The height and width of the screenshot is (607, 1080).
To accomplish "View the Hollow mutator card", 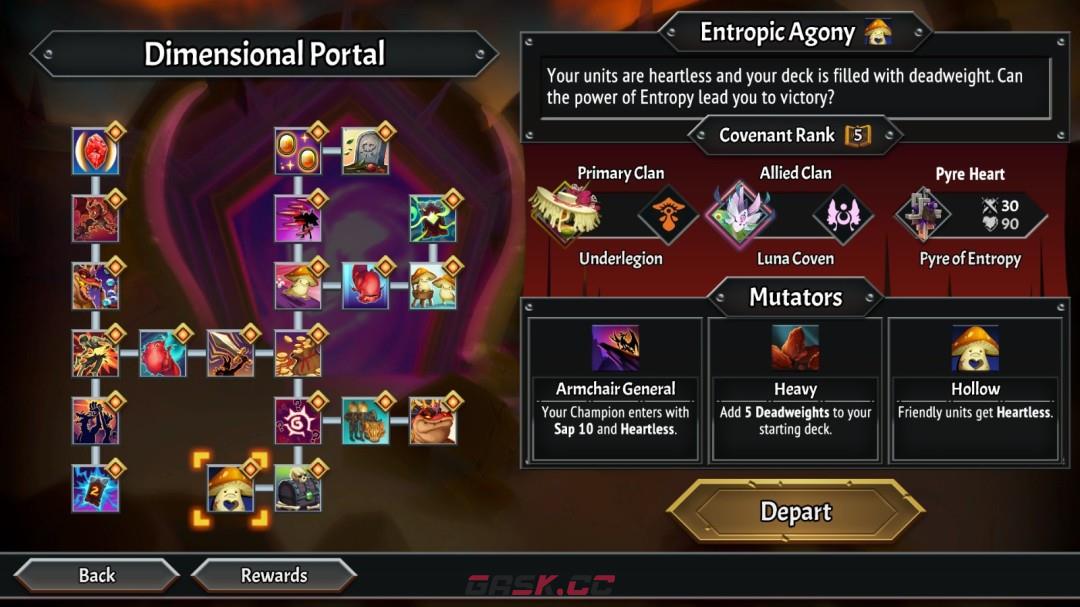I will point(975,389).
